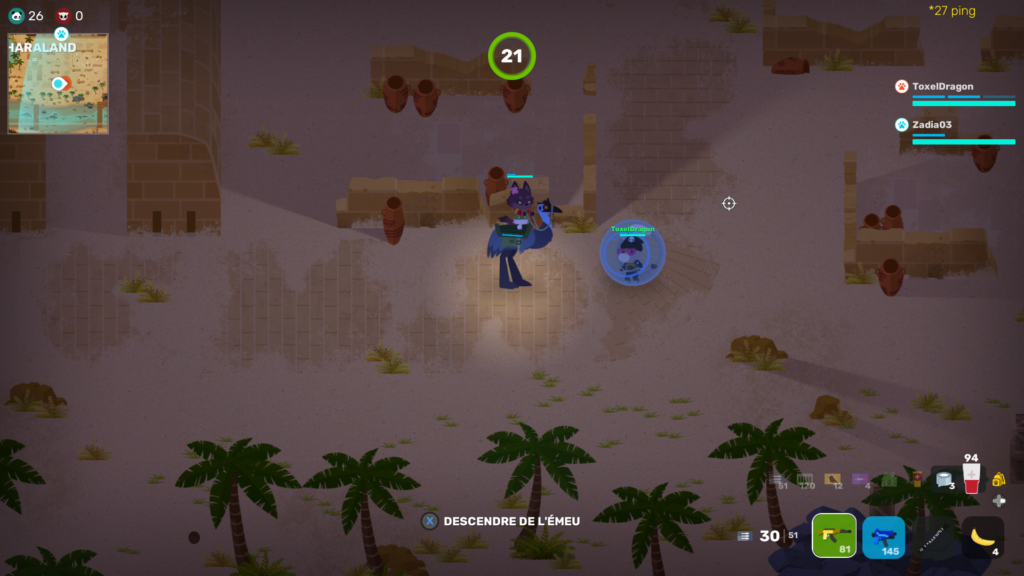Use the red health juice cup
Image resolution: width=1024 pixels, height=576 pixels.
pos(970,479)
